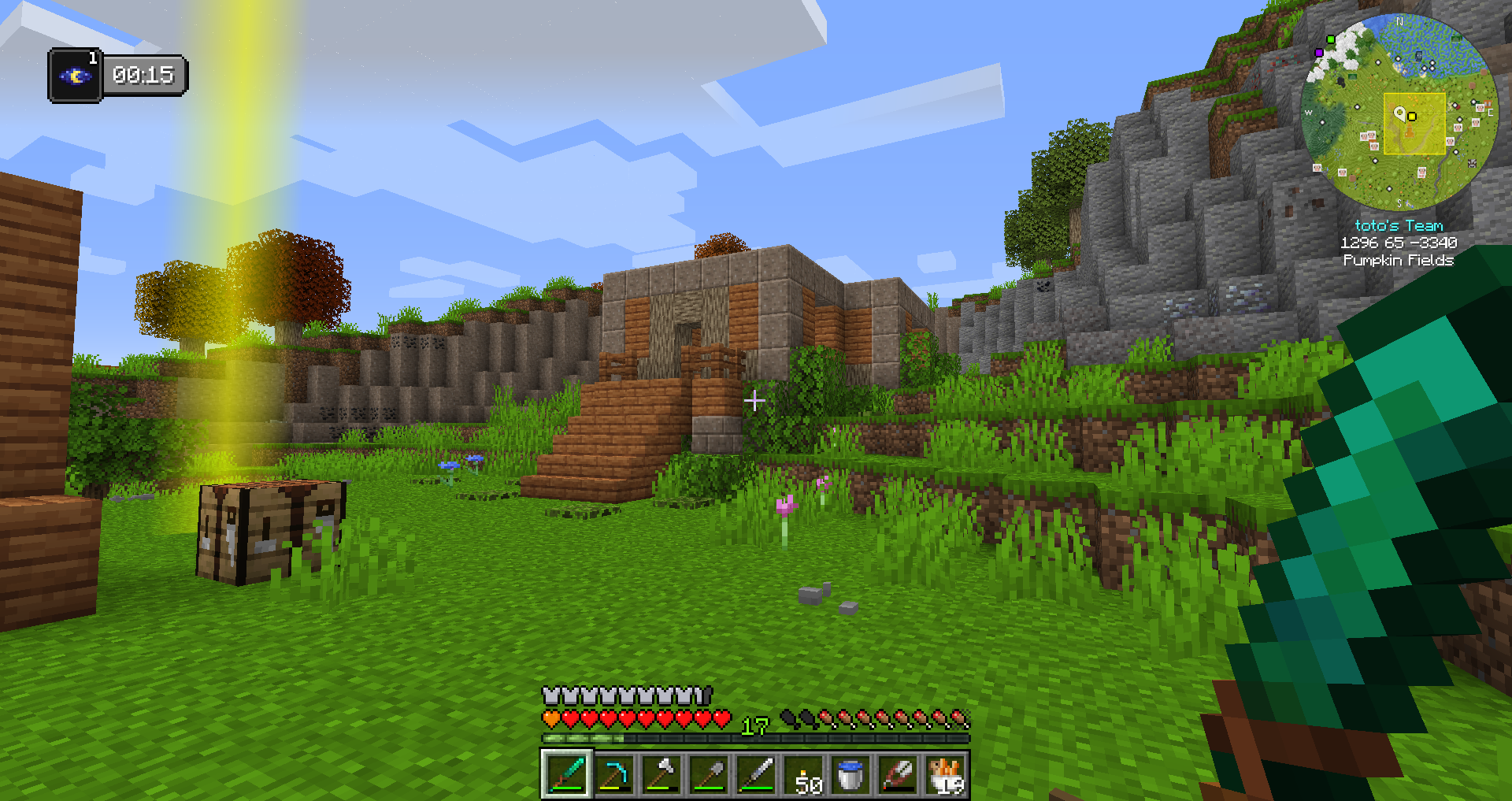Select the green waypoint marker on minimap
The width and height of the screenshot is (1512, 801).
point(1331,39)
